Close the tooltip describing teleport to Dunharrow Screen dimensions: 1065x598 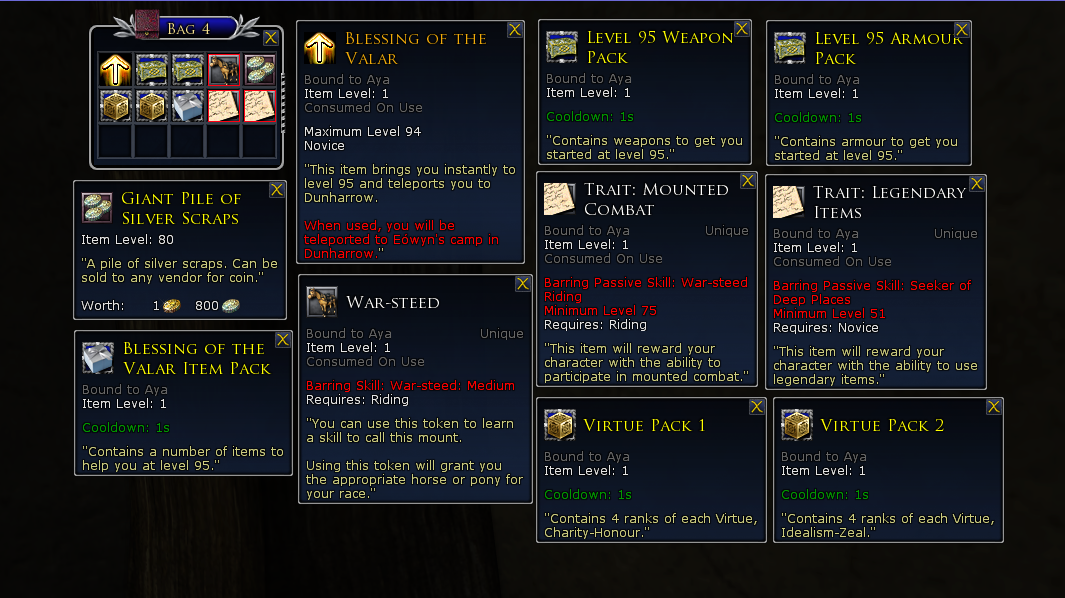coord(514,30)
